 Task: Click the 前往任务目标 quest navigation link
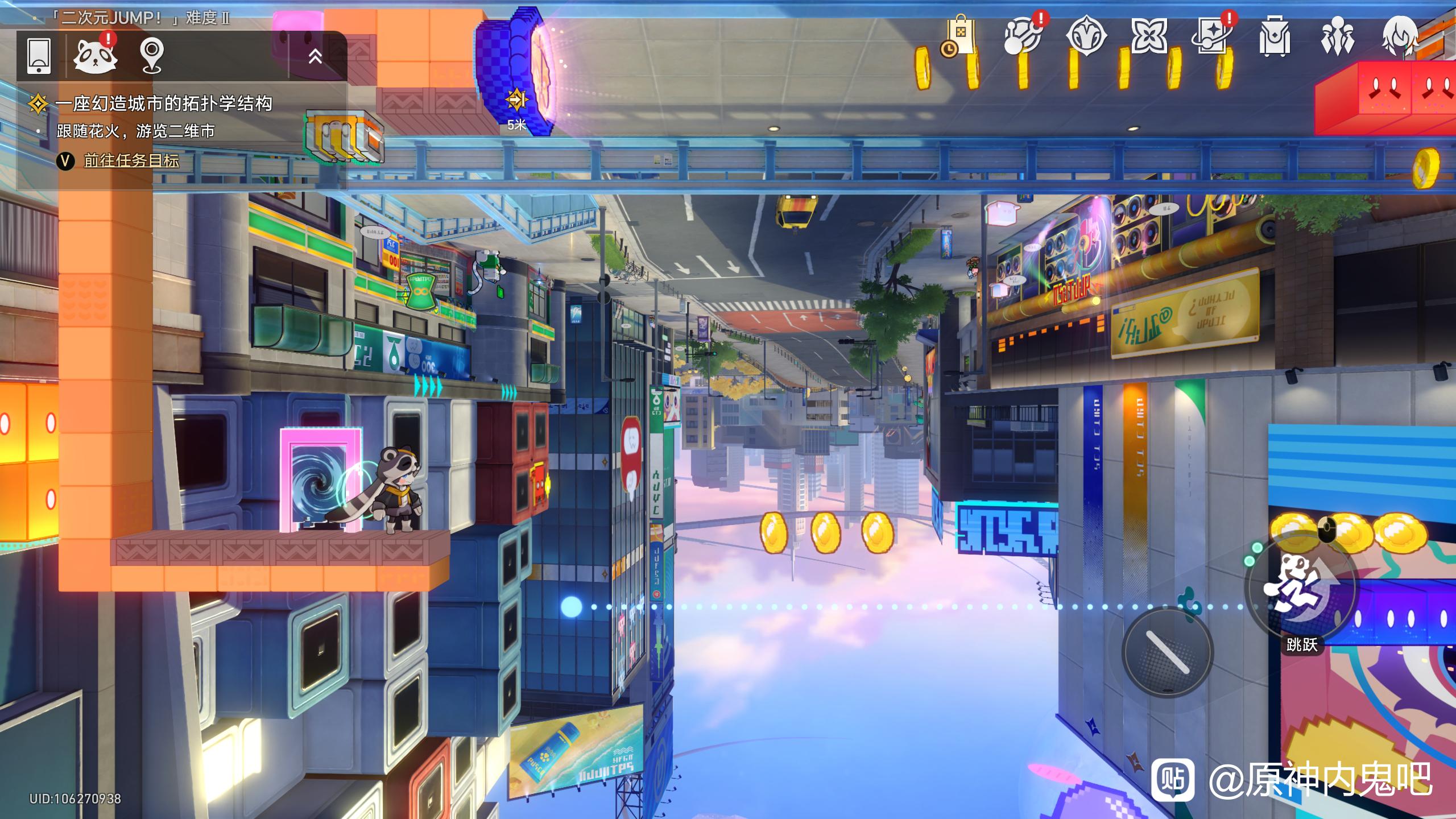click(x=131, y=161)
